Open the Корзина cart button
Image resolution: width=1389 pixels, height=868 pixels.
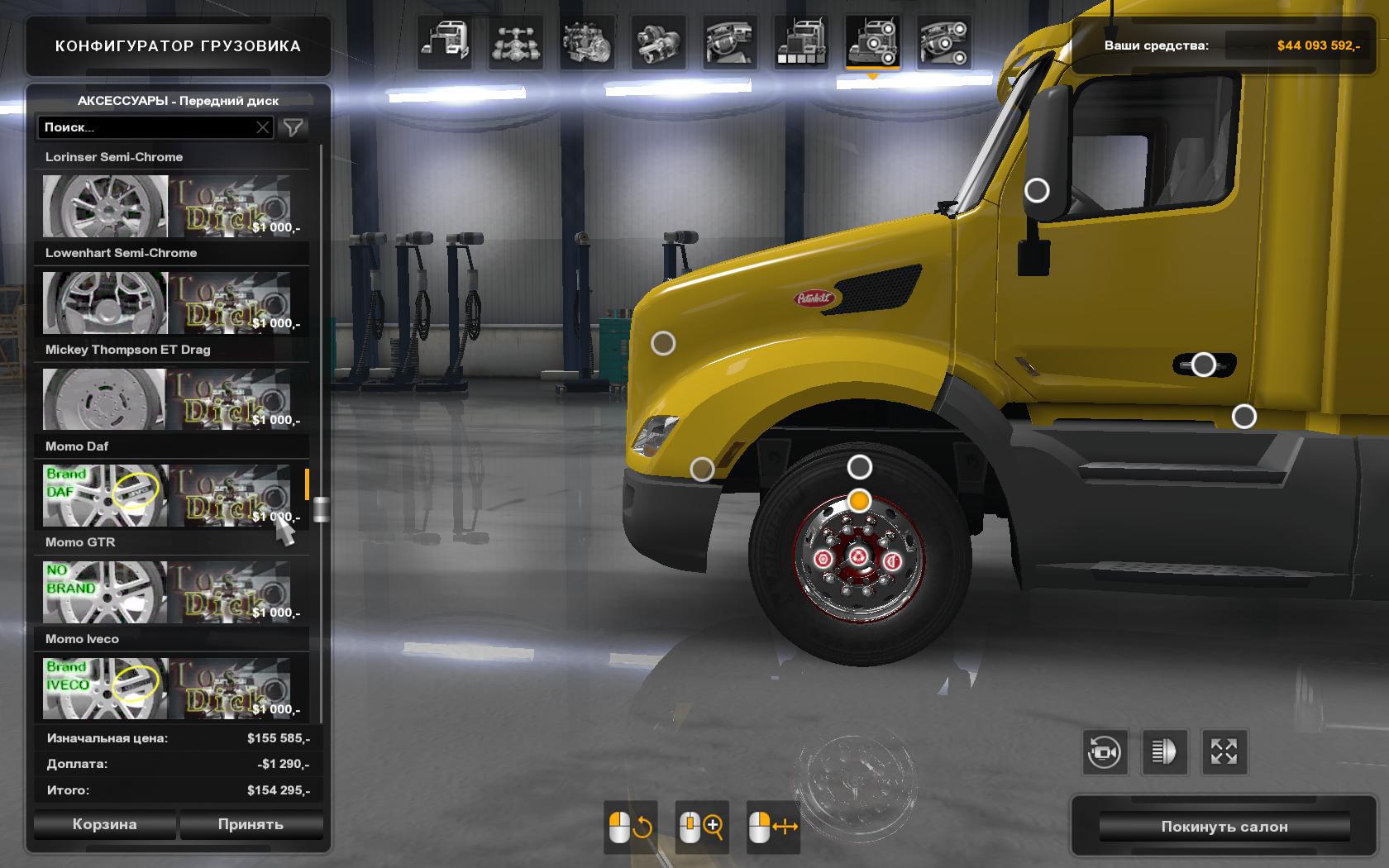pyautogui.click(x=104, y=824)
